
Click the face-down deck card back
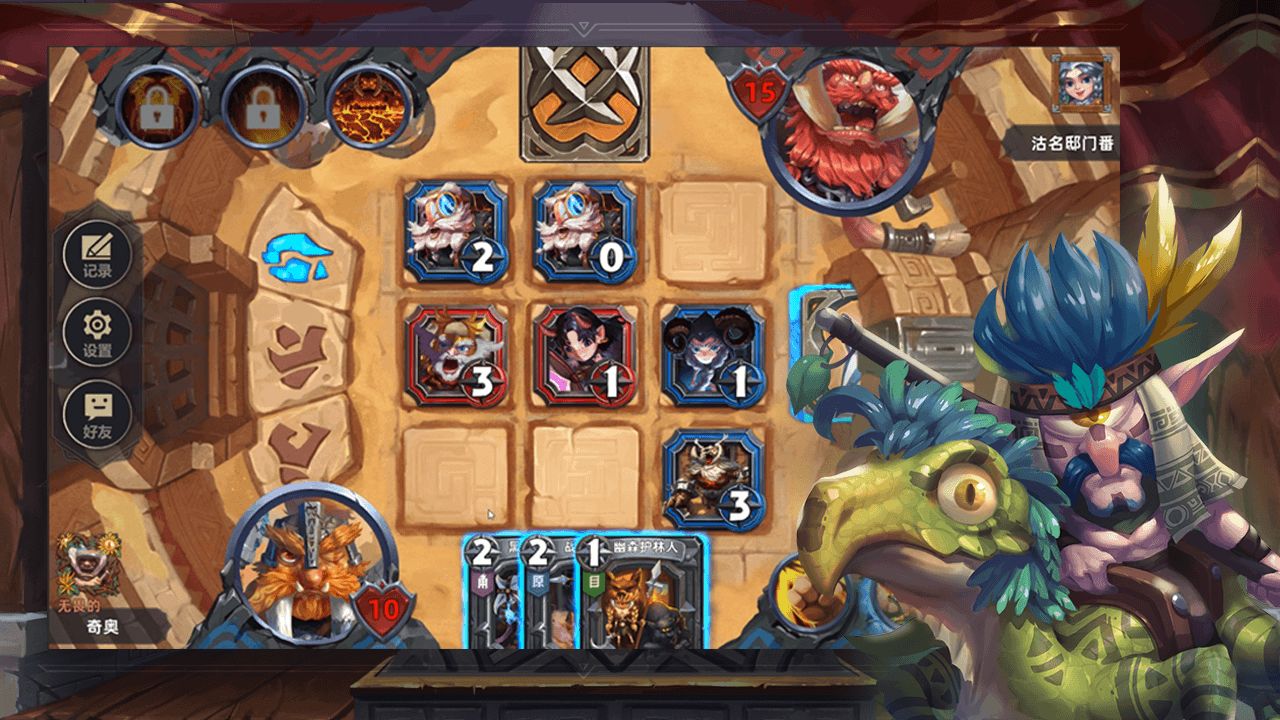[x=584, y=104]
